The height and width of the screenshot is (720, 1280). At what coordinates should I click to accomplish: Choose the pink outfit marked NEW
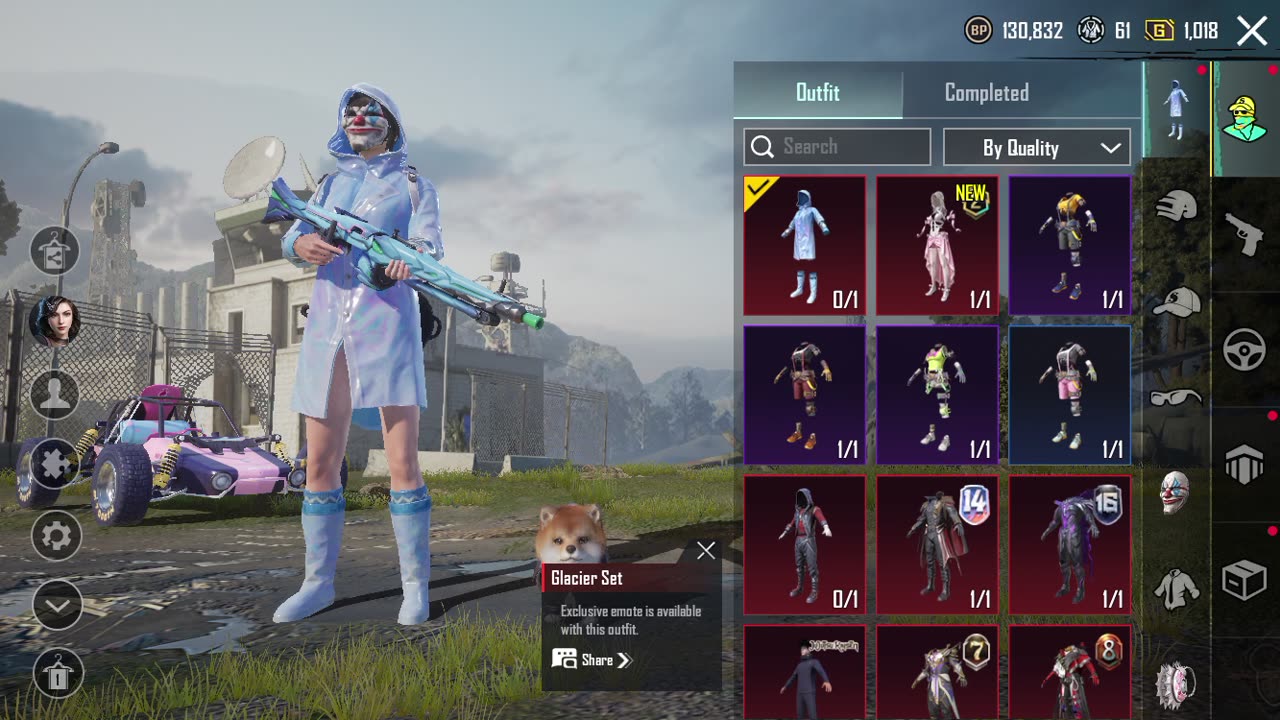[937, 245]
